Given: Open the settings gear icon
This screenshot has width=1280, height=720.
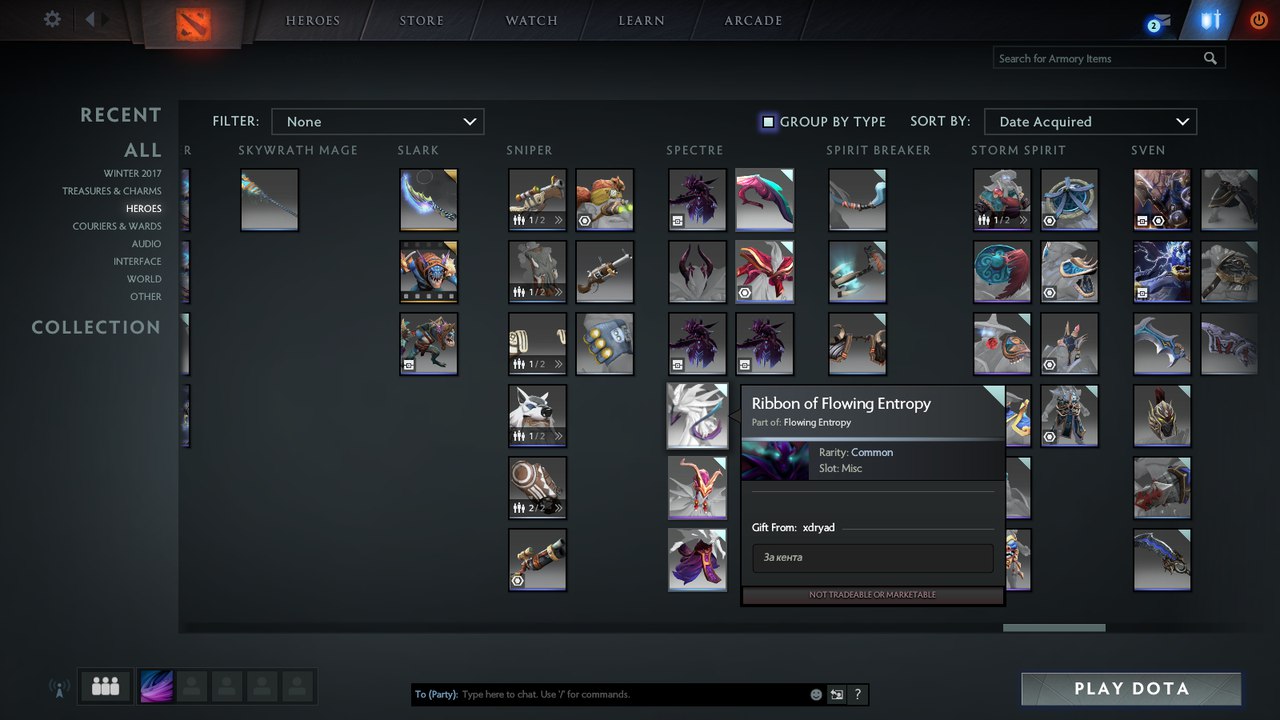Looking at the screenshot, I should coord(52,19).
